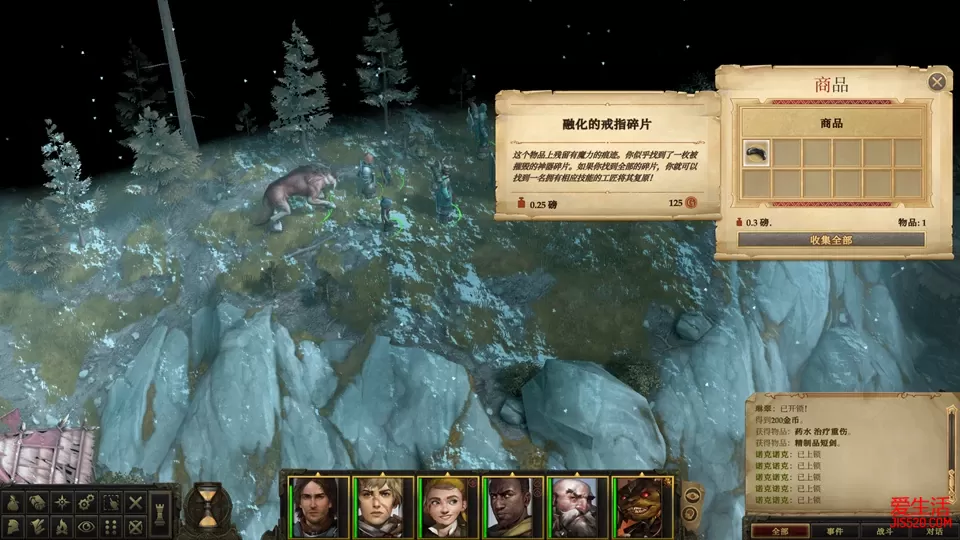Open the gears settings icon
This screenshot has width=960, height=540.
(88, 502)
